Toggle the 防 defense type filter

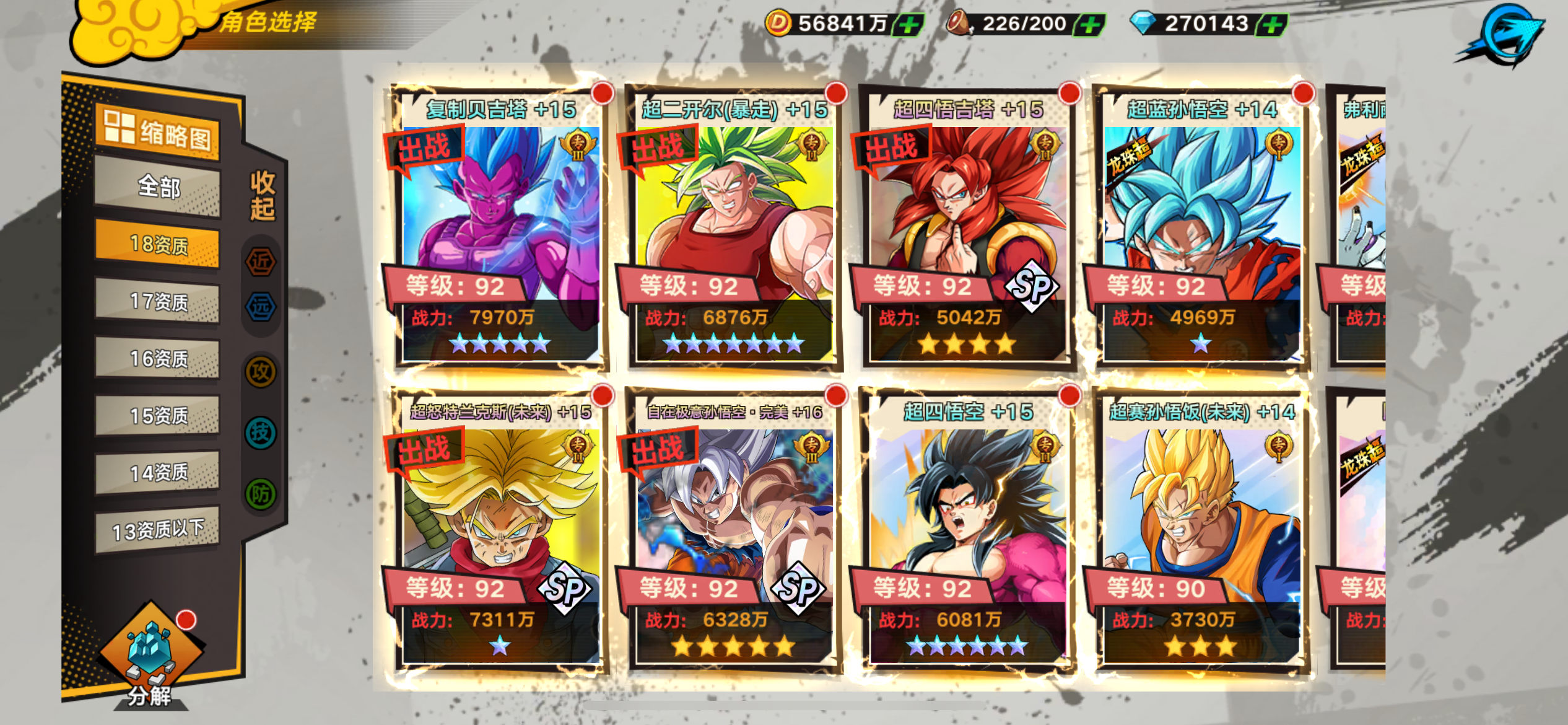pos(261,494)
